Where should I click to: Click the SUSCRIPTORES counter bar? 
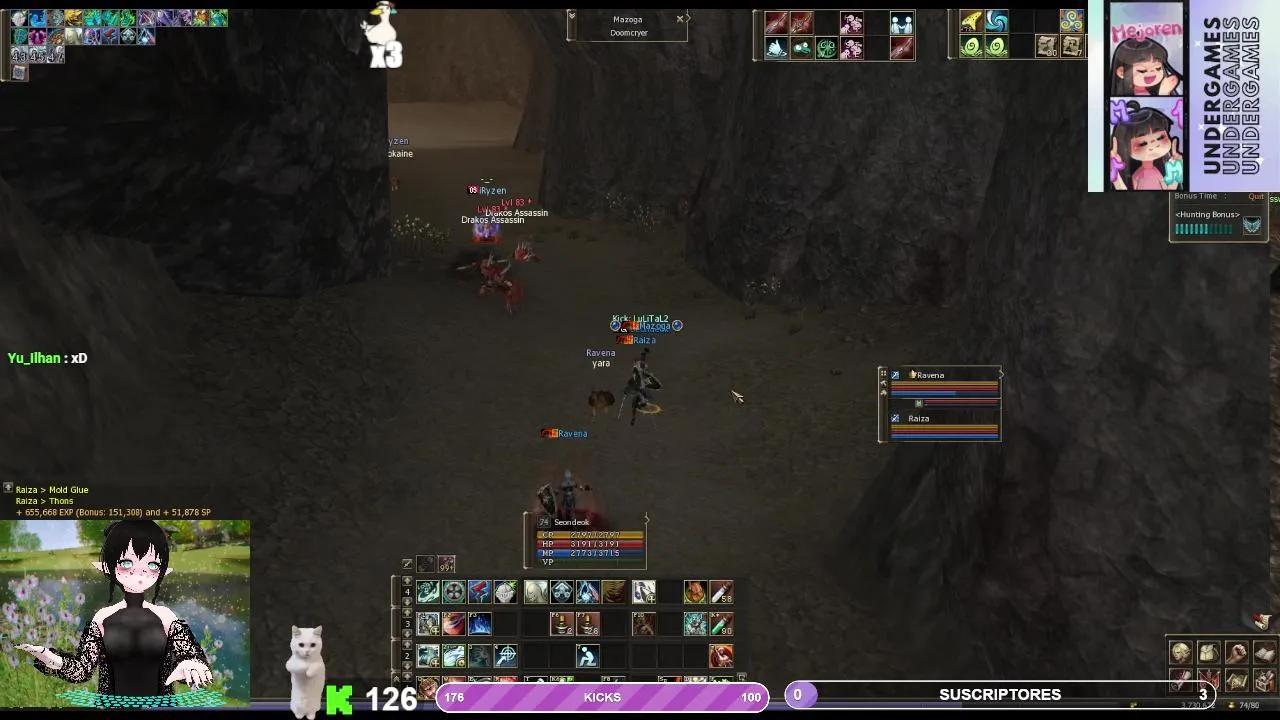point(1000,694)
